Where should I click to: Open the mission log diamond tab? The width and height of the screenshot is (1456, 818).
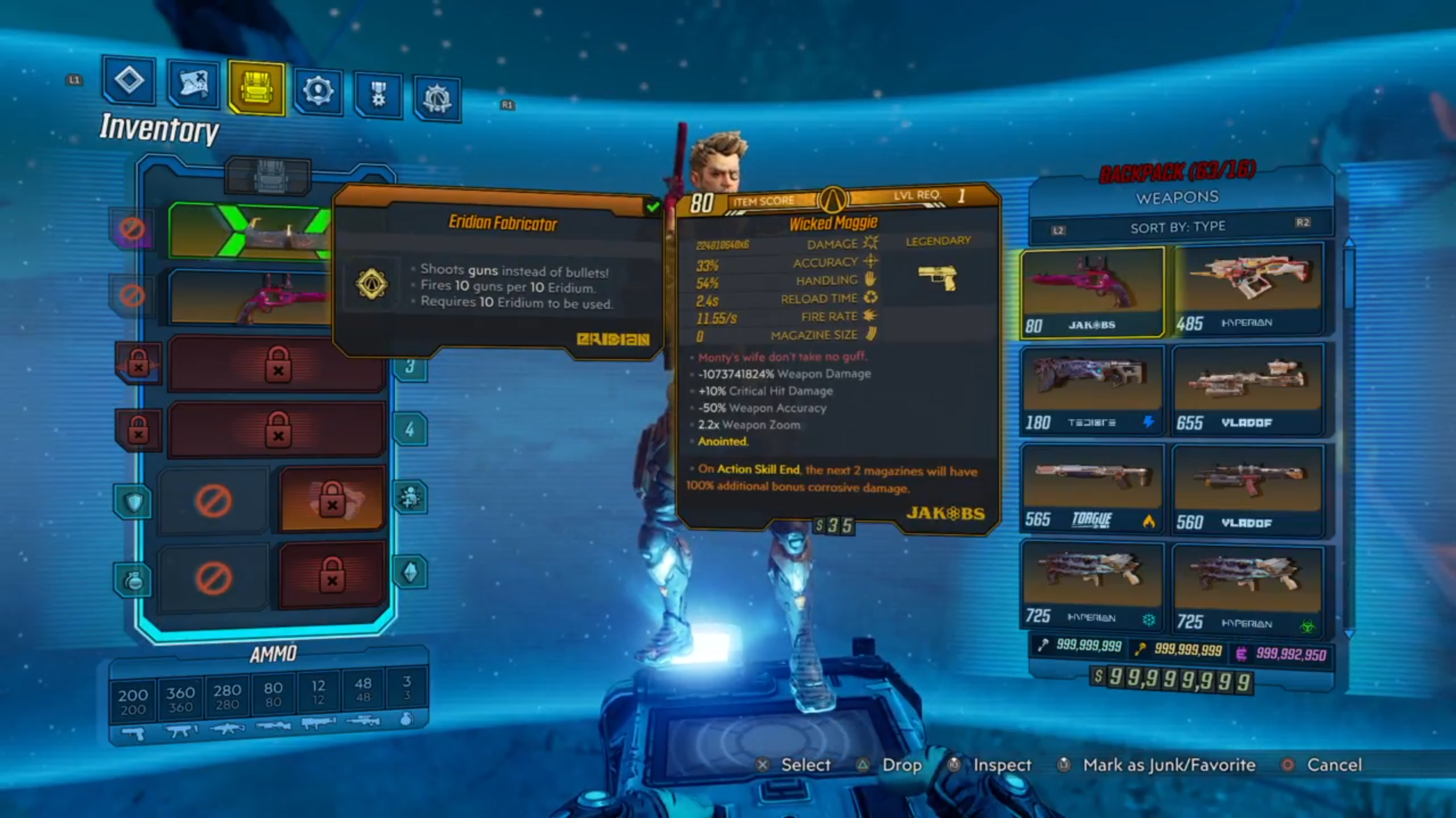click(x=129, y=80)
